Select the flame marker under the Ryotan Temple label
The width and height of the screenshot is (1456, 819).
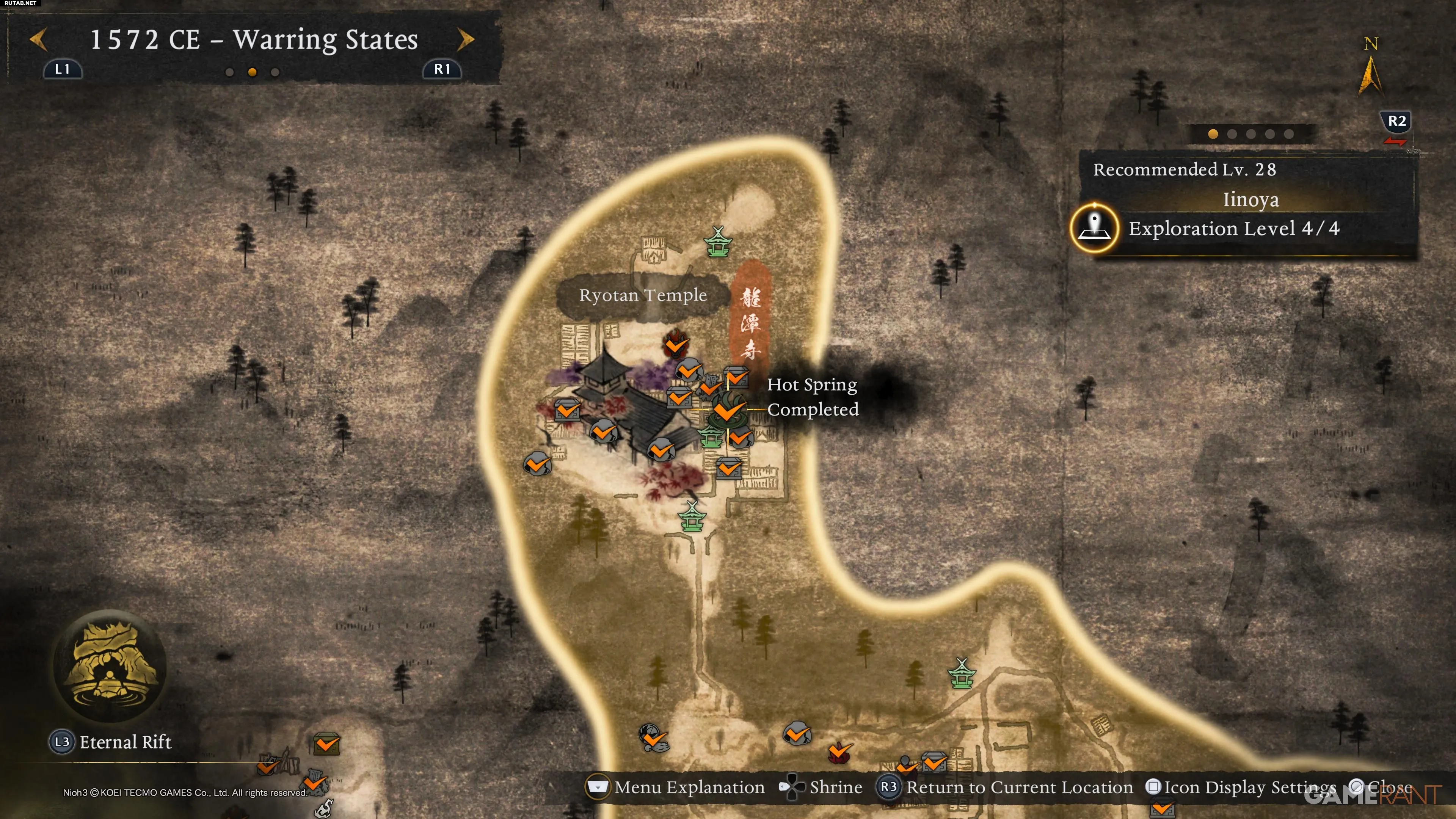click(675, 342)
